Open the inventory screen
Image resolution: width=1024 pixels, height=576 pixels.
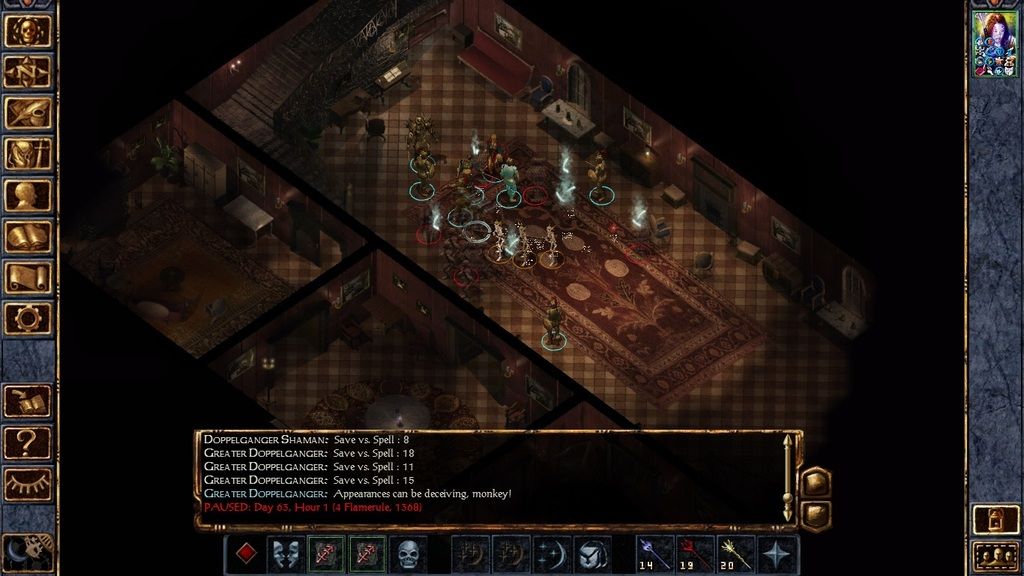tap(27, 153)
